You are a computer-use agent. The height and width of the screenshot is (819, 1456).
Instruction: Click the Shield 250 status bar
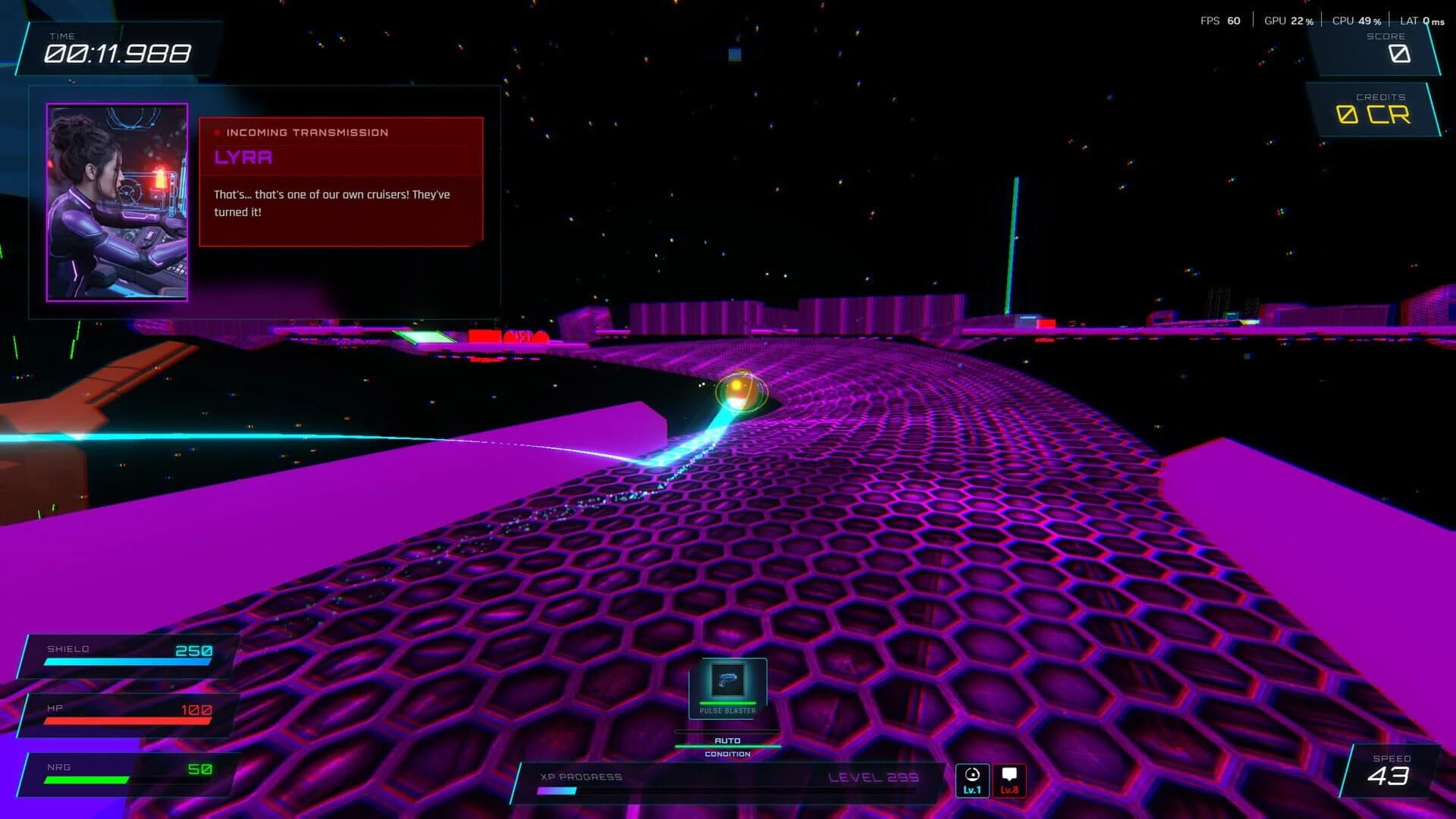point(125,654)
